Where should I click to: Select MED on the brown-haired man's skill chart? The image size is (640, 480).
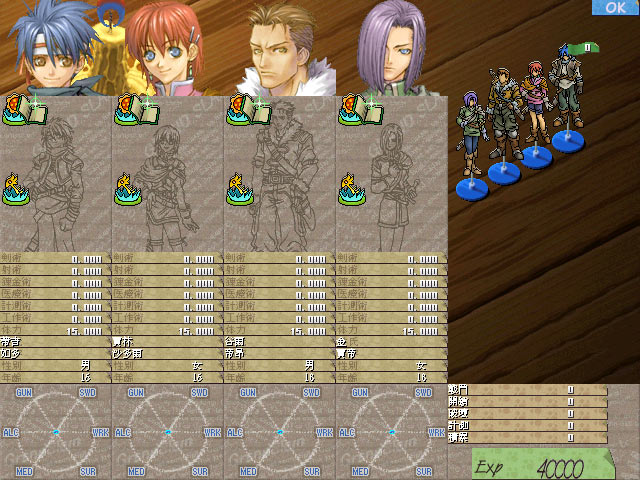(248, 471)
